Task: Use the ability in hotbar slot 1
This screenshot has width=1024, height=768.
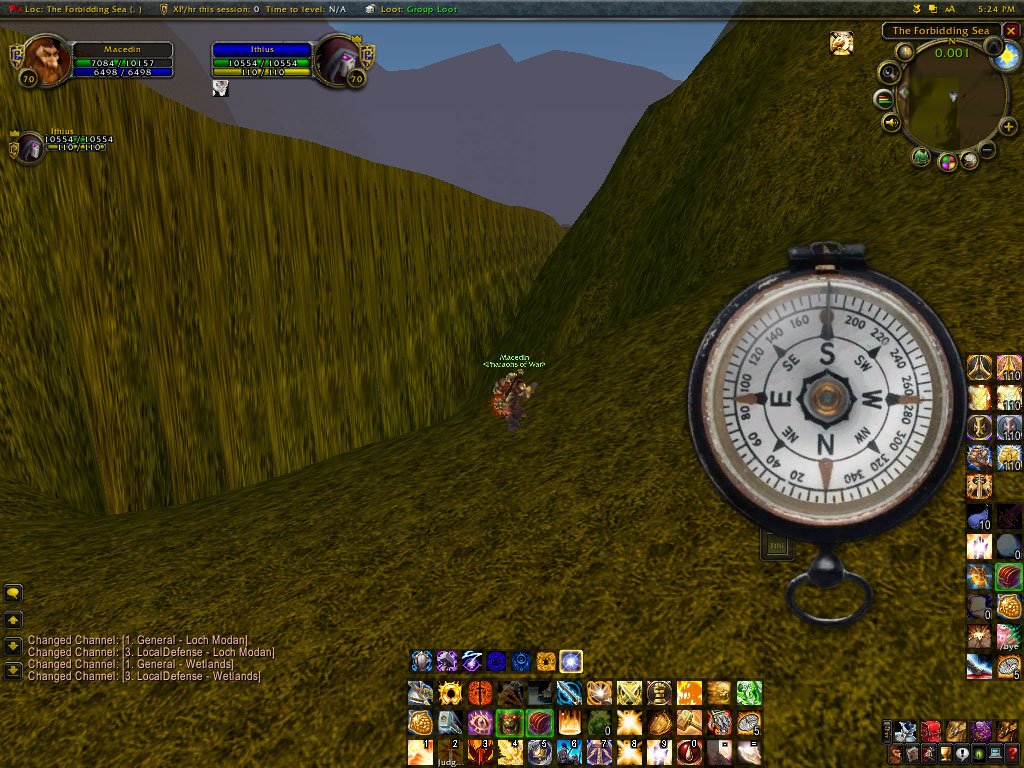Action: (x=421, y=752)
